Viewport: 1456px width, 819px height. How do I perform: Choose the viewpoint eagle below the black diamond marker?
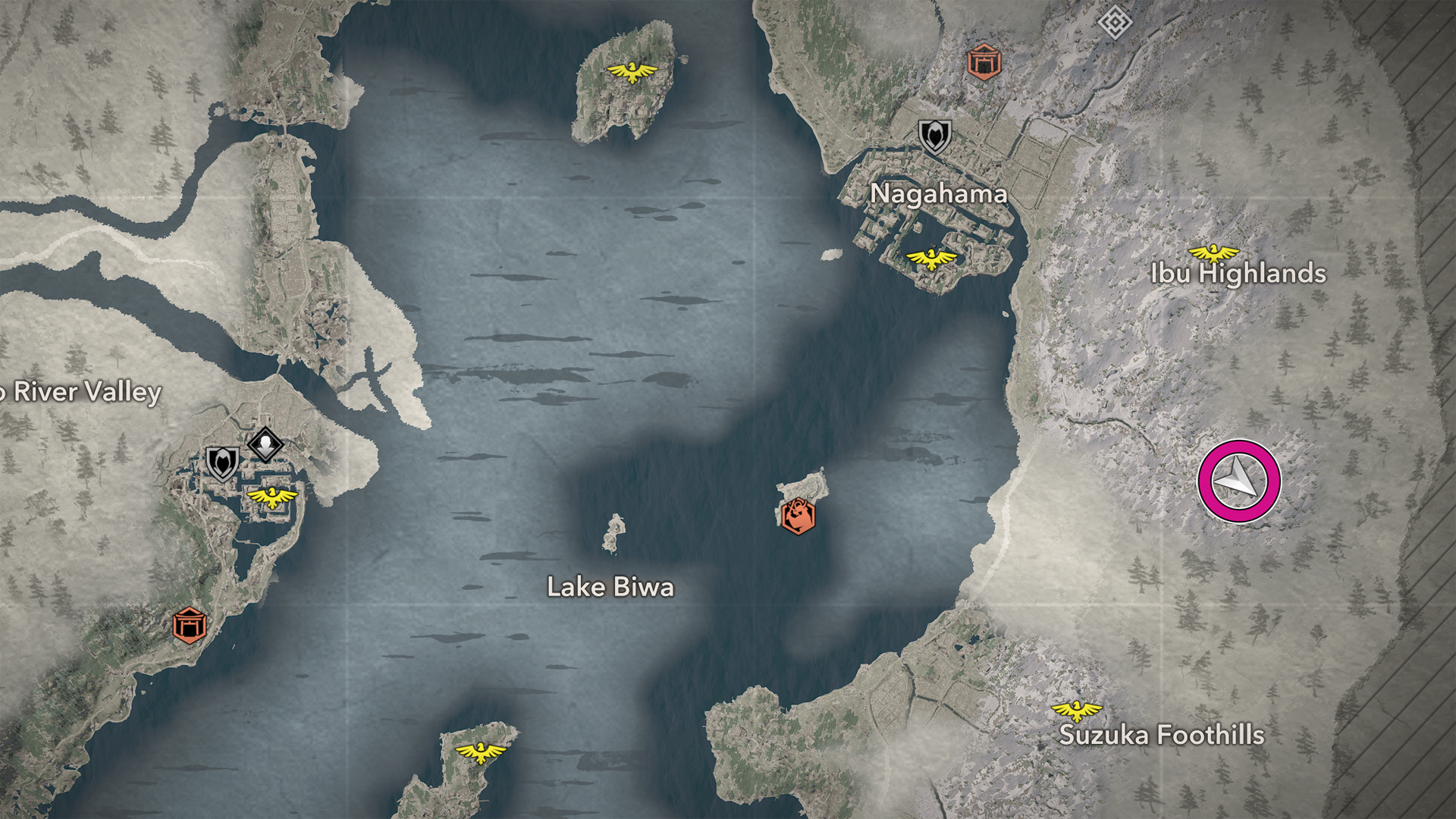click(272, 497)
